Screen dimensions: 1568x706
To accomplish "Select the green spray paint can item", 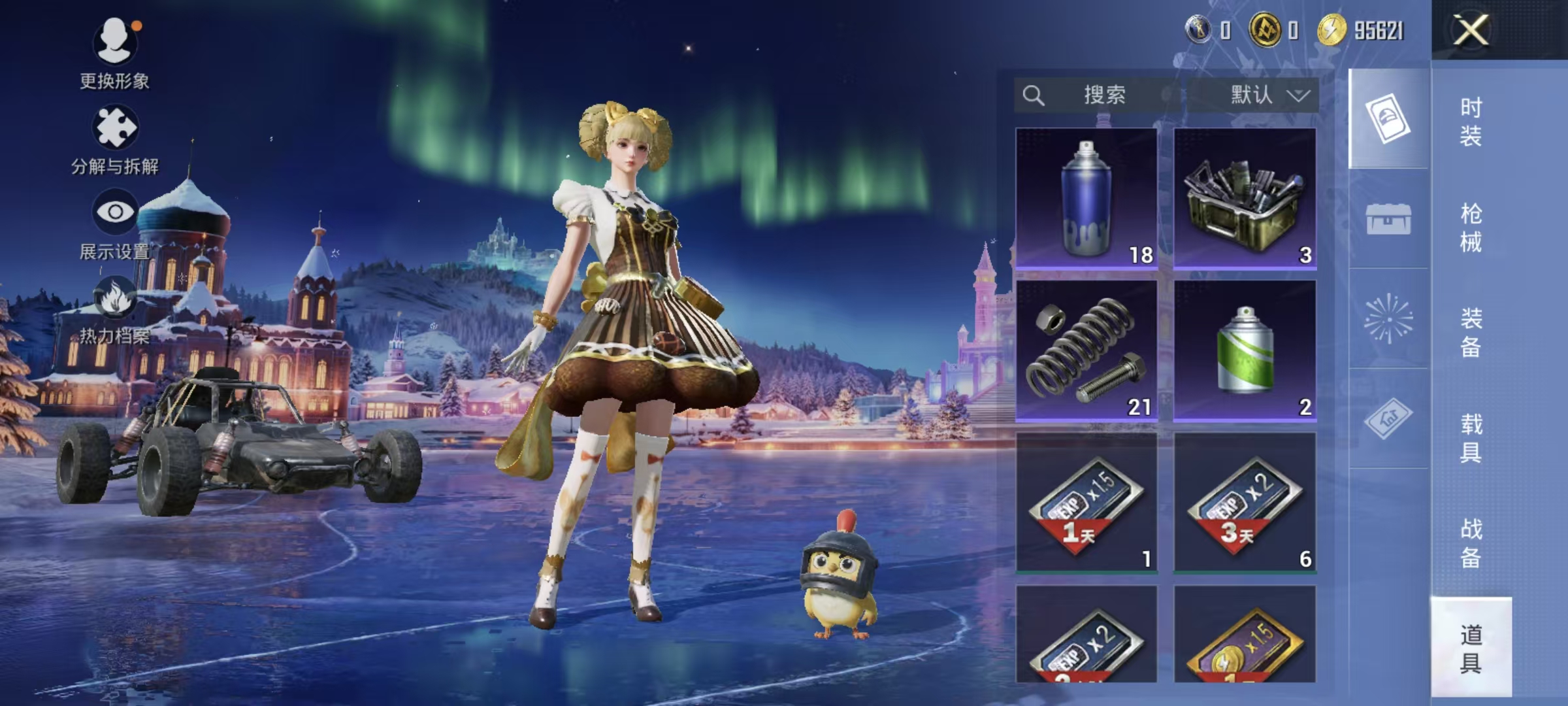I will [1245, 350].
